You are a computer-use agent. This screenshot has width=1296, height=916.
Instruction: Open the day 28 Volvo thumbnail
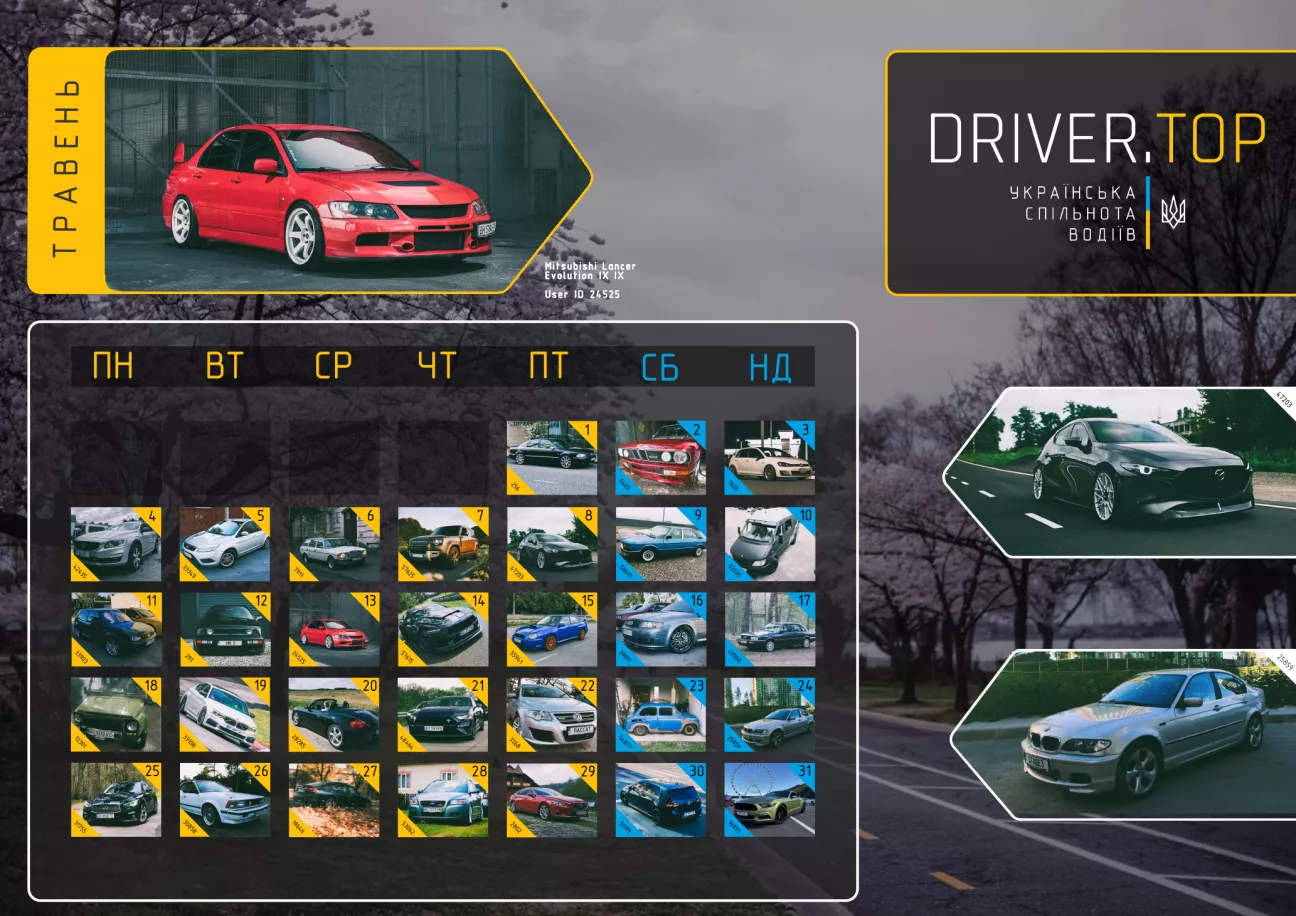pyautogui.click(x=442, y=800)
